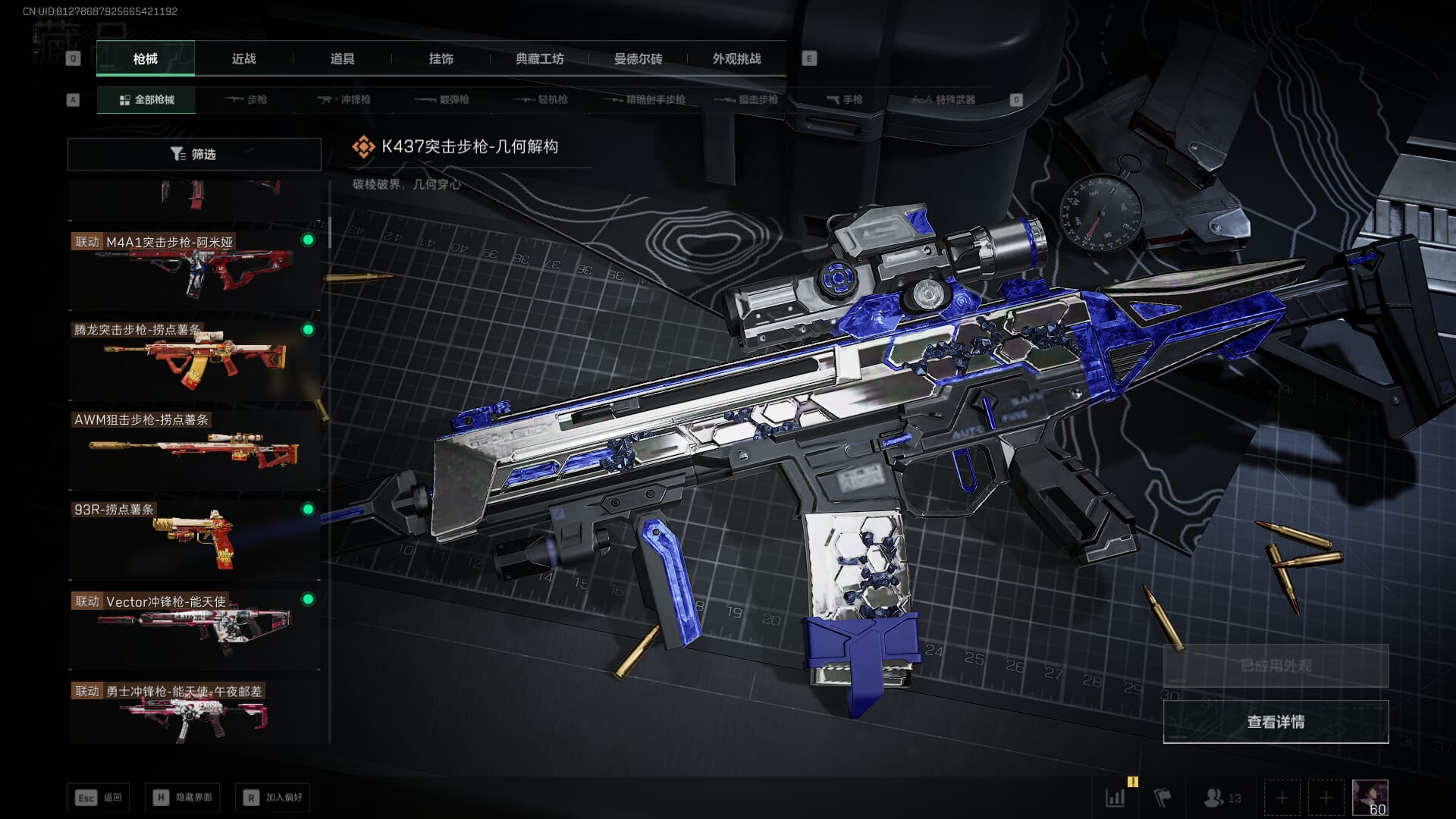
Task: Click the 查看详情 view details button
Action: click(x=1276, y=722)
